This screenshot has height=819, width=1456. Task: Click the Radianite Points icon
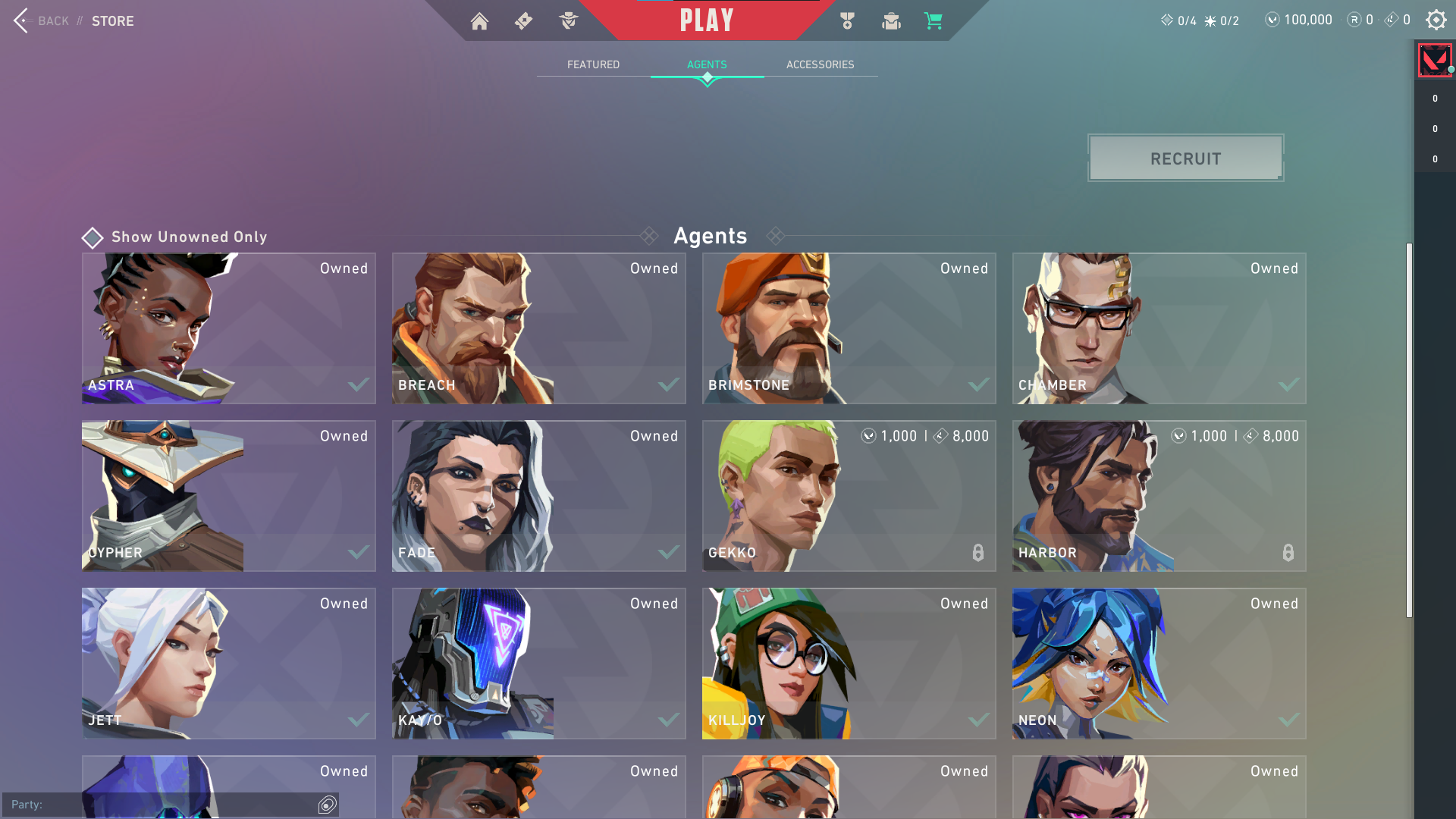pos(1354,20)
